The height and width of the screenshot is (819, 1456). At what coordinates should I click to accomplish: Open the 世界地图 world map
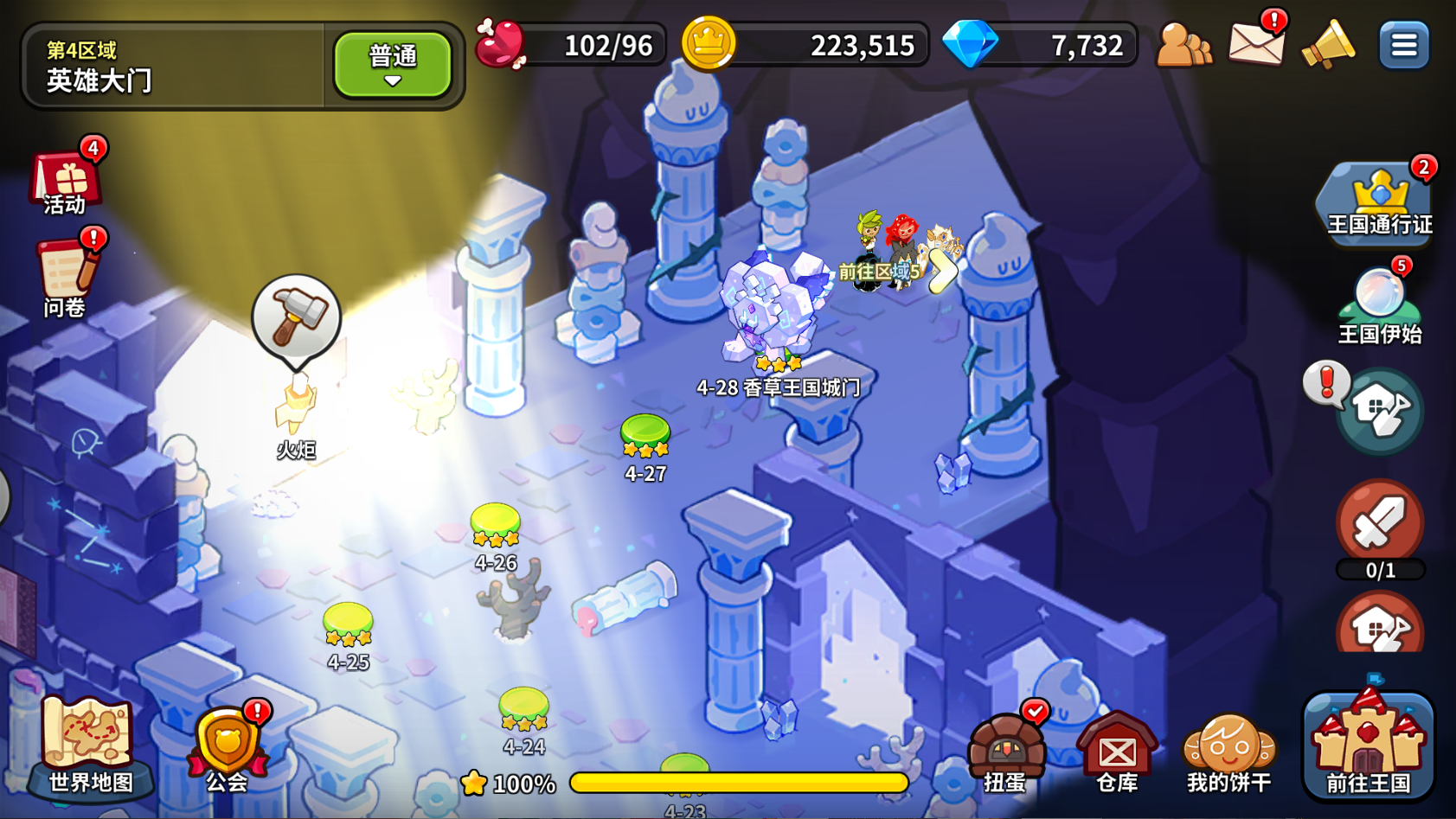pos(87,745)
